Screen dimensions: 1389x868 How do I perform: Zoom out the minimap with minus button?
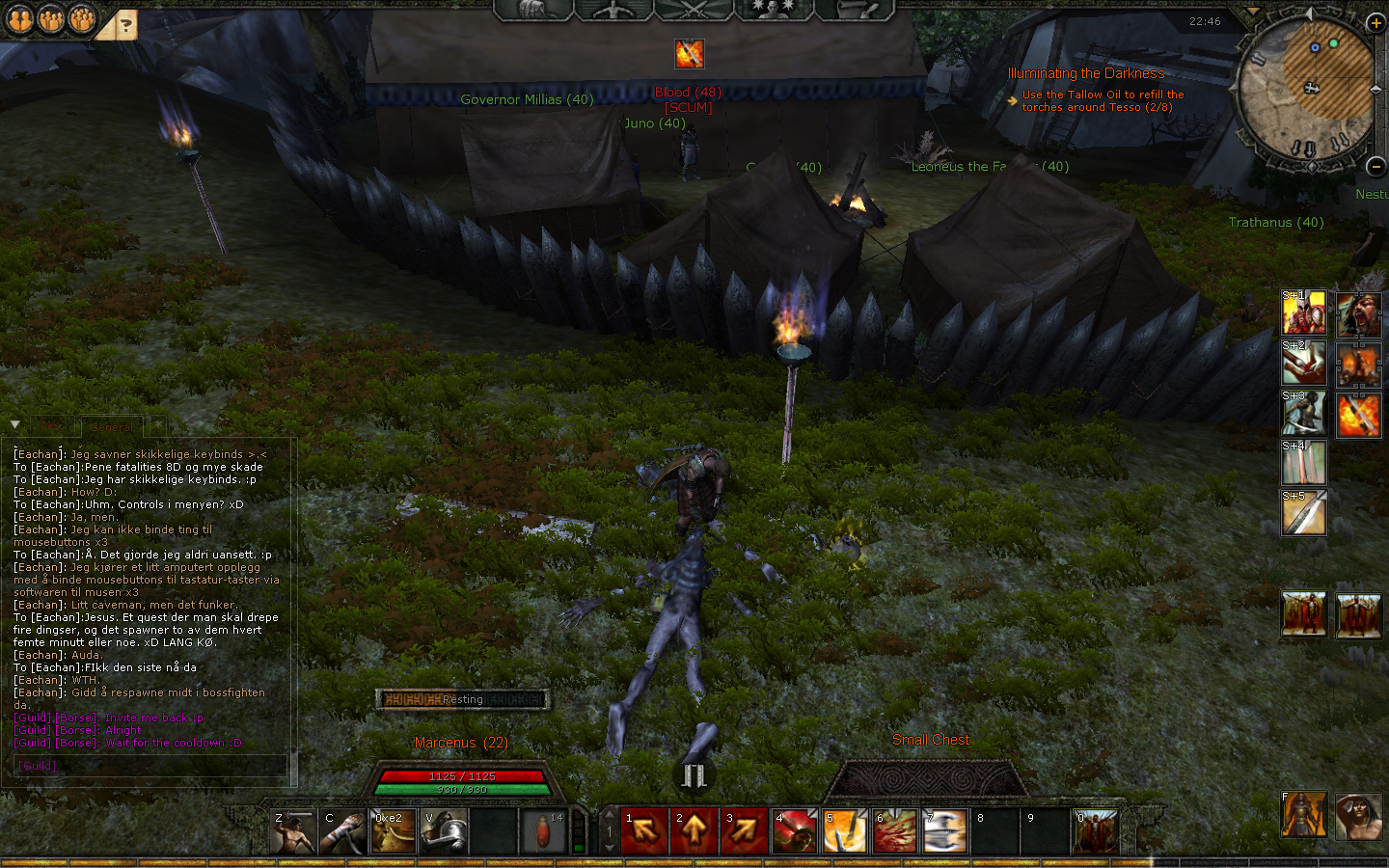[1376, 167]
